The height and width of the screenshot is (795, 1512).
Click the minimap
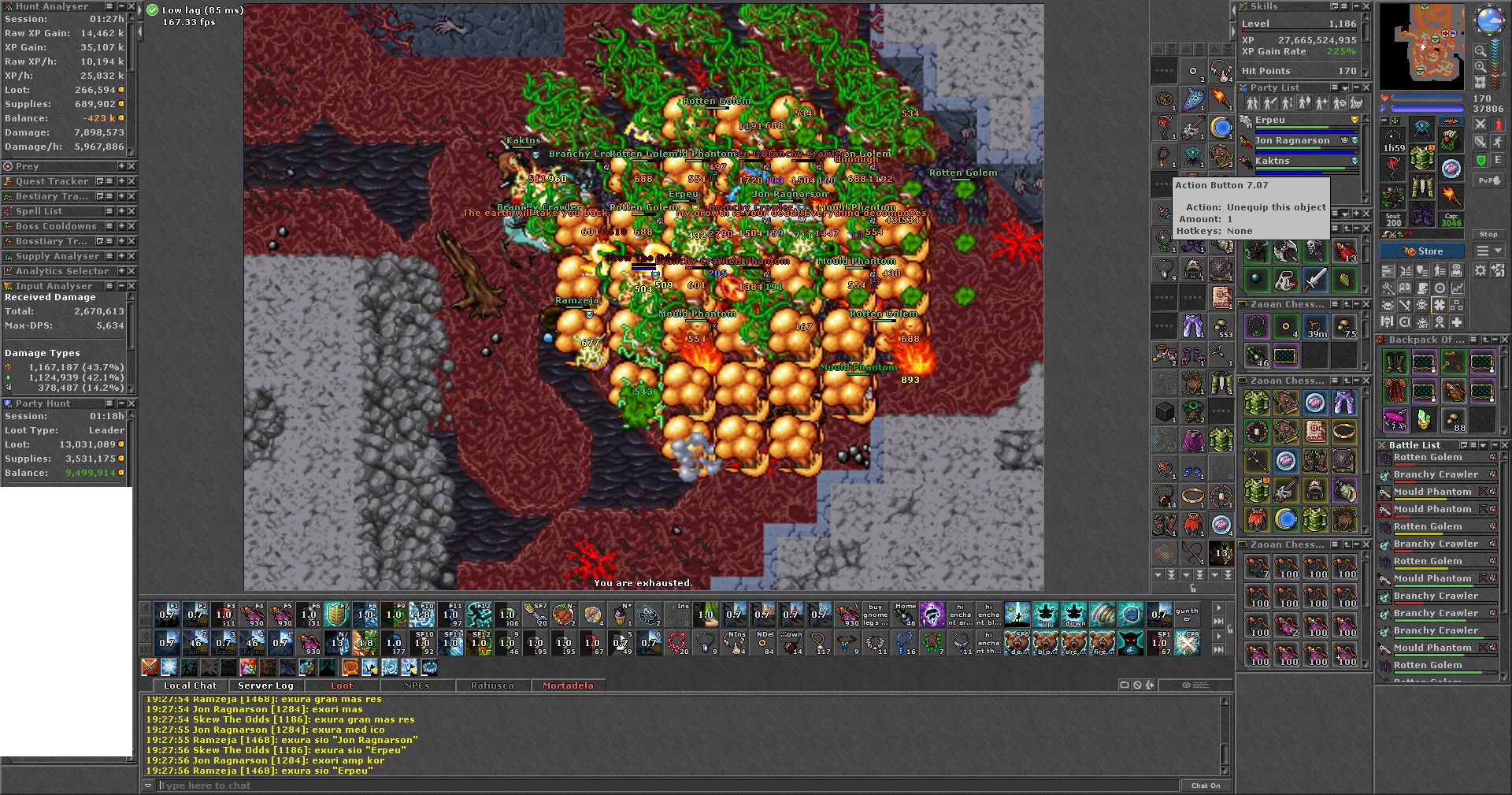click(1421, 45)
